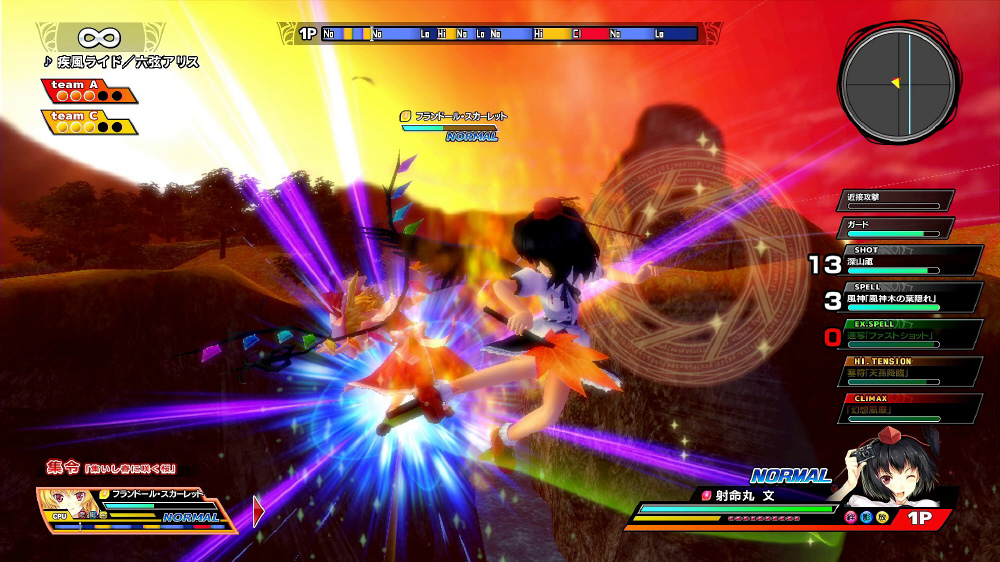Select the team A indicator
The image size is (1000, 562).
coord(88,91)
